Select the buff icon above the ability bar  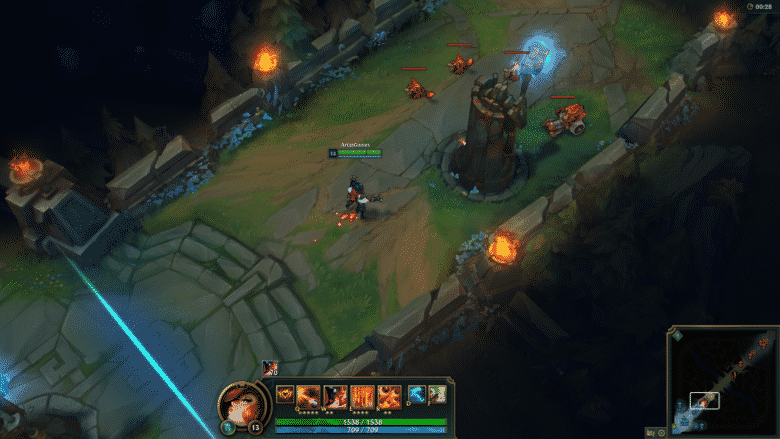click(x=268, y=367)
